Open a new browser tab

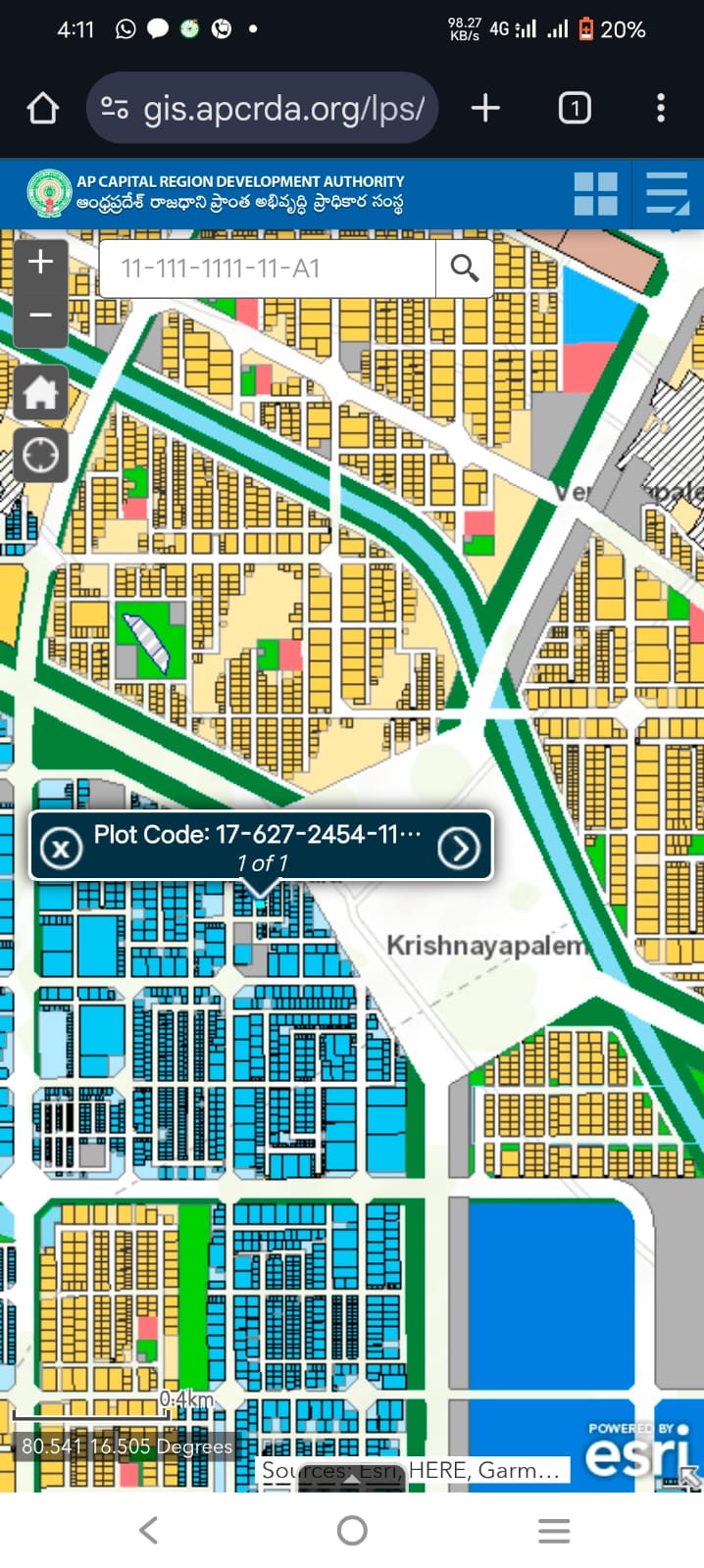pyautogui.click(x=485, y=108)
